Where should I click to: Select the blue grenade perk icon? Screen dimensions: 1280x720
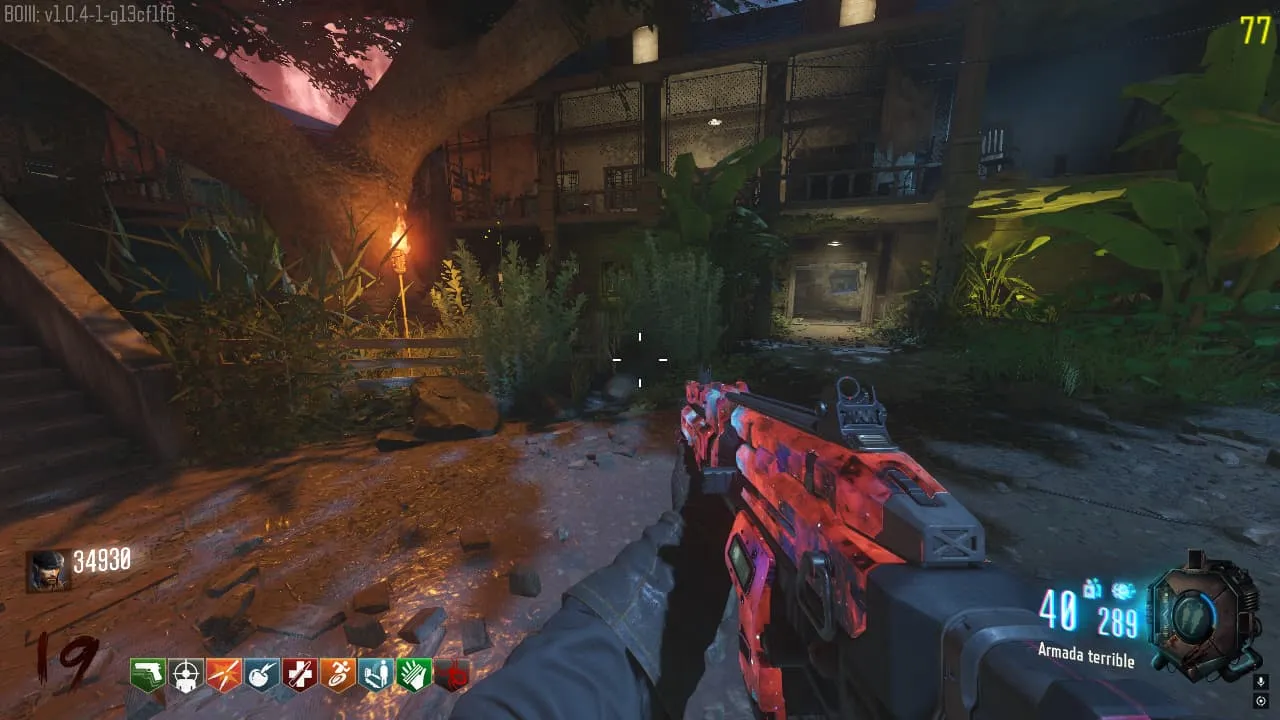261,674
